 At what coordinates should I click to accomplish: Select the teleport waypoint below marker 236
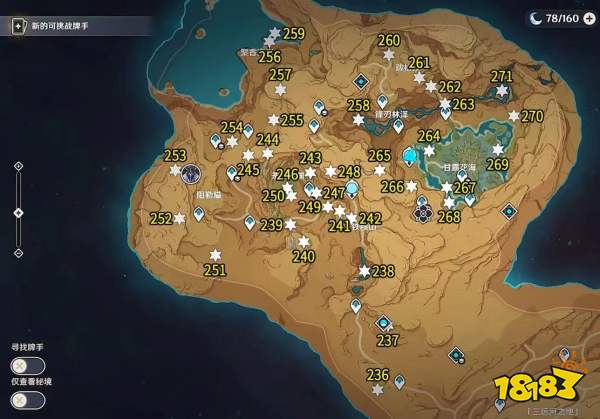(x=399, y=380)
